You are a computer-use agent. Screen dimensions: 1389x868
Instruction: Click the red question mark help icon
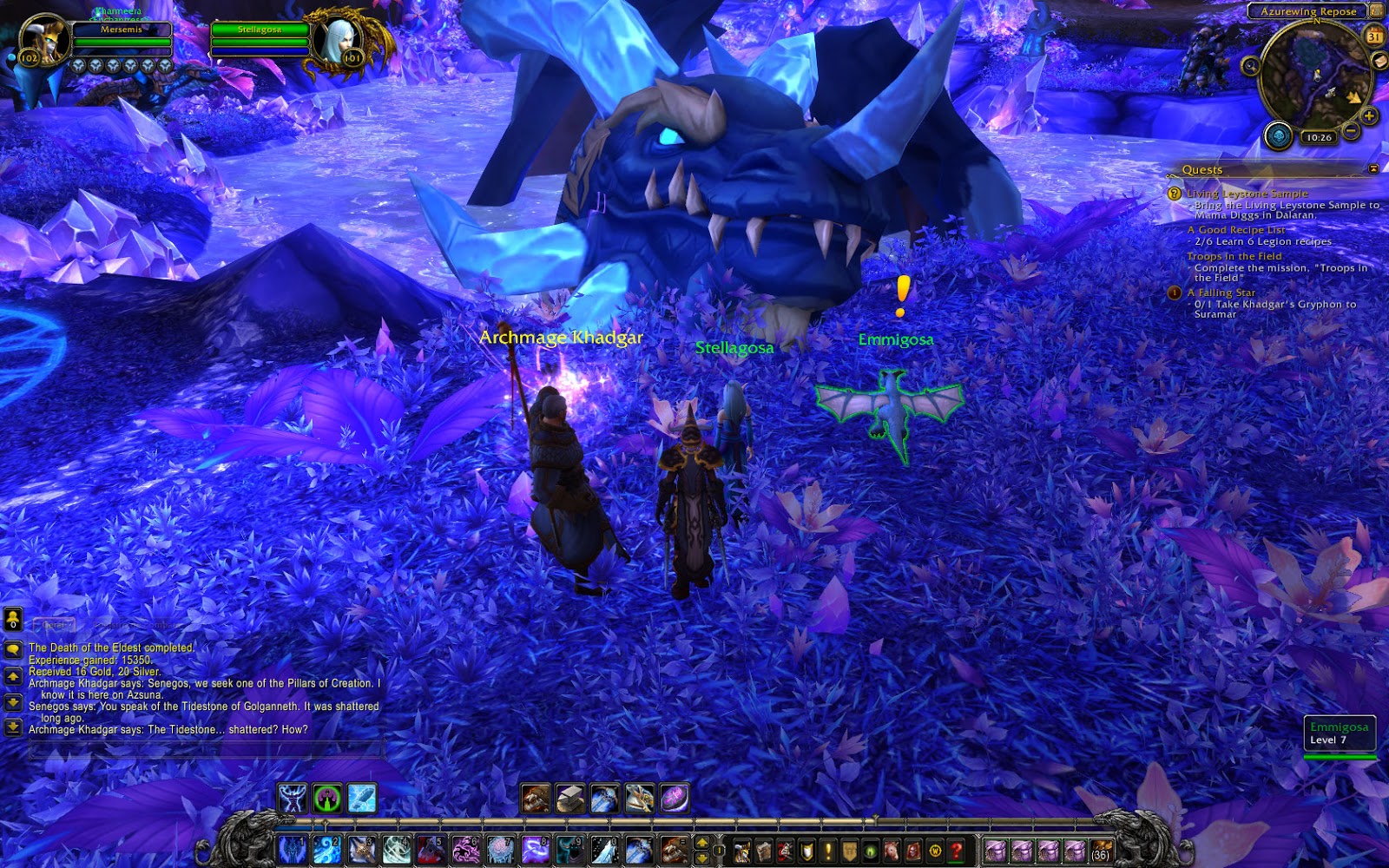957,852
